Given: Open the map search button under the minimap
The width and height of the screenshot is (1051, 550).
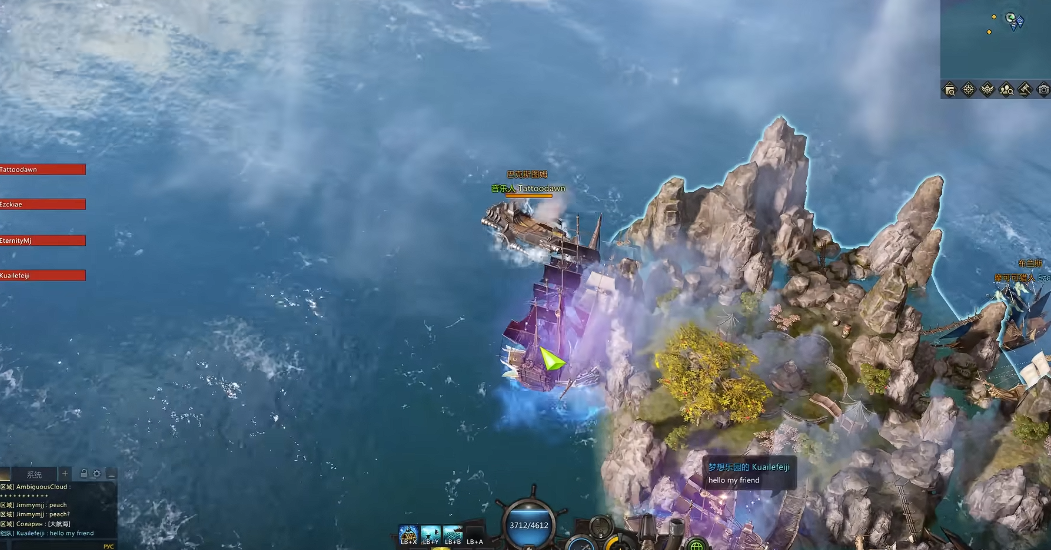Looking at the screenshot, I should (950, 90).
